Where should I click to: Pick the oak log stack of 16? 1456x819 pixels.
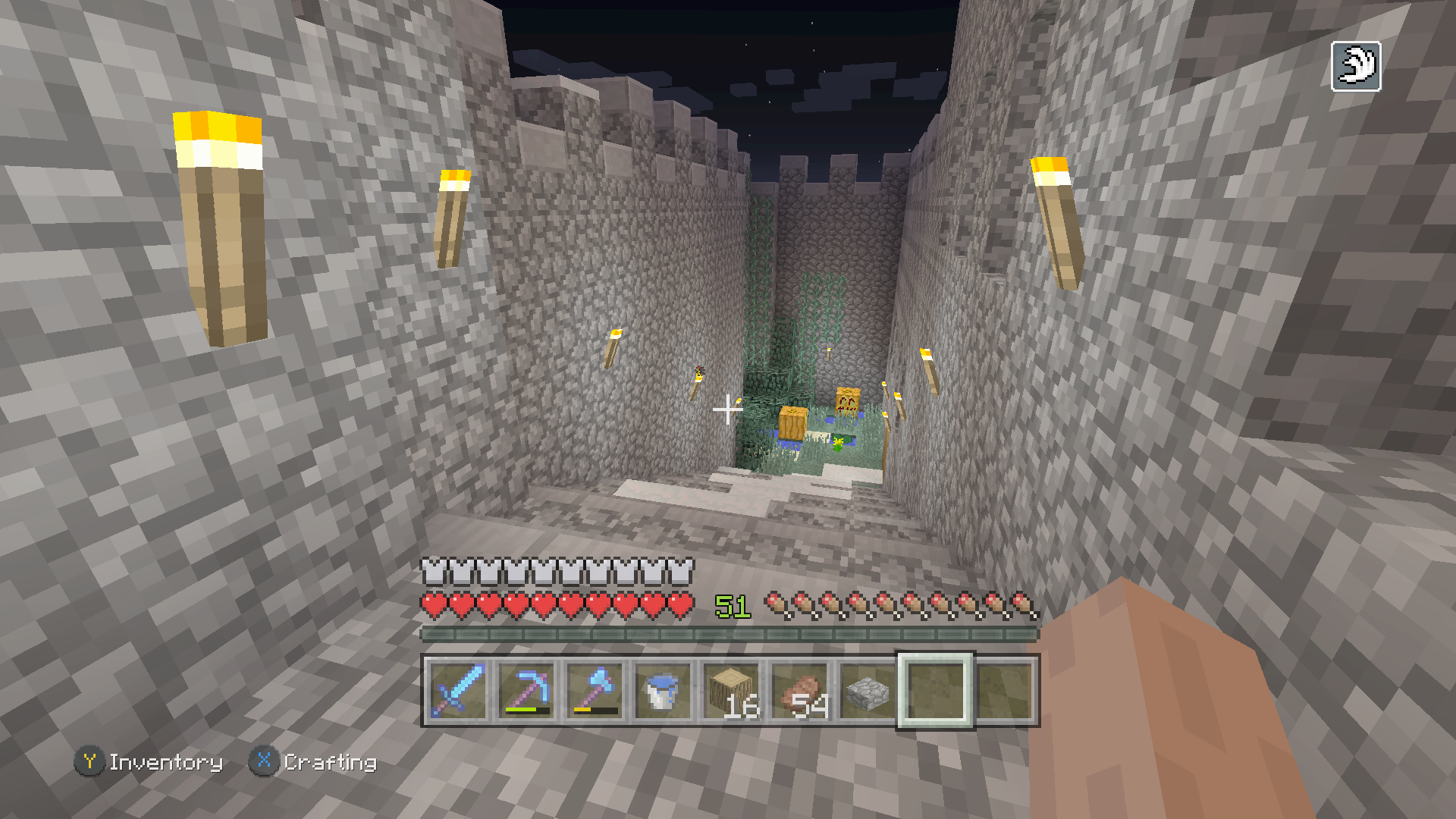click(730, 691)
